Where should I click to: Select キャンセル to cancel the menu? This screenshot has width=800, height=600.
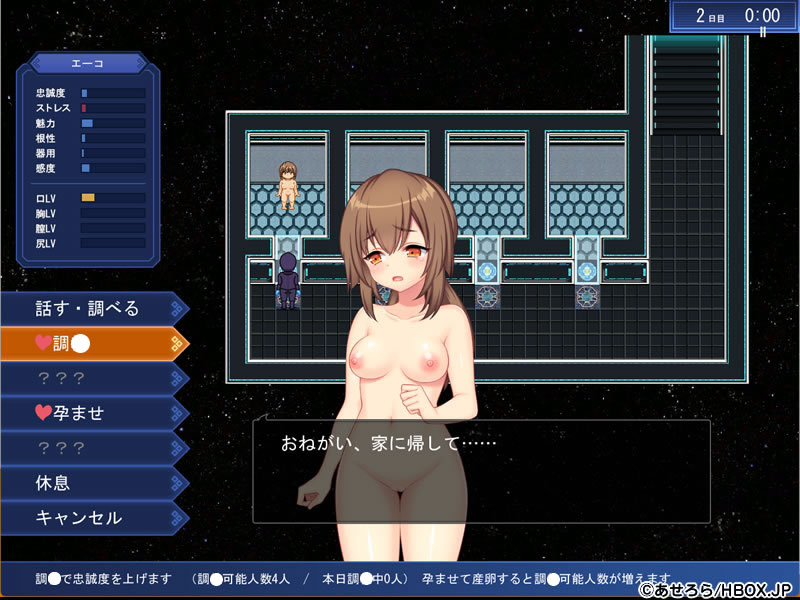pos(90,518)
